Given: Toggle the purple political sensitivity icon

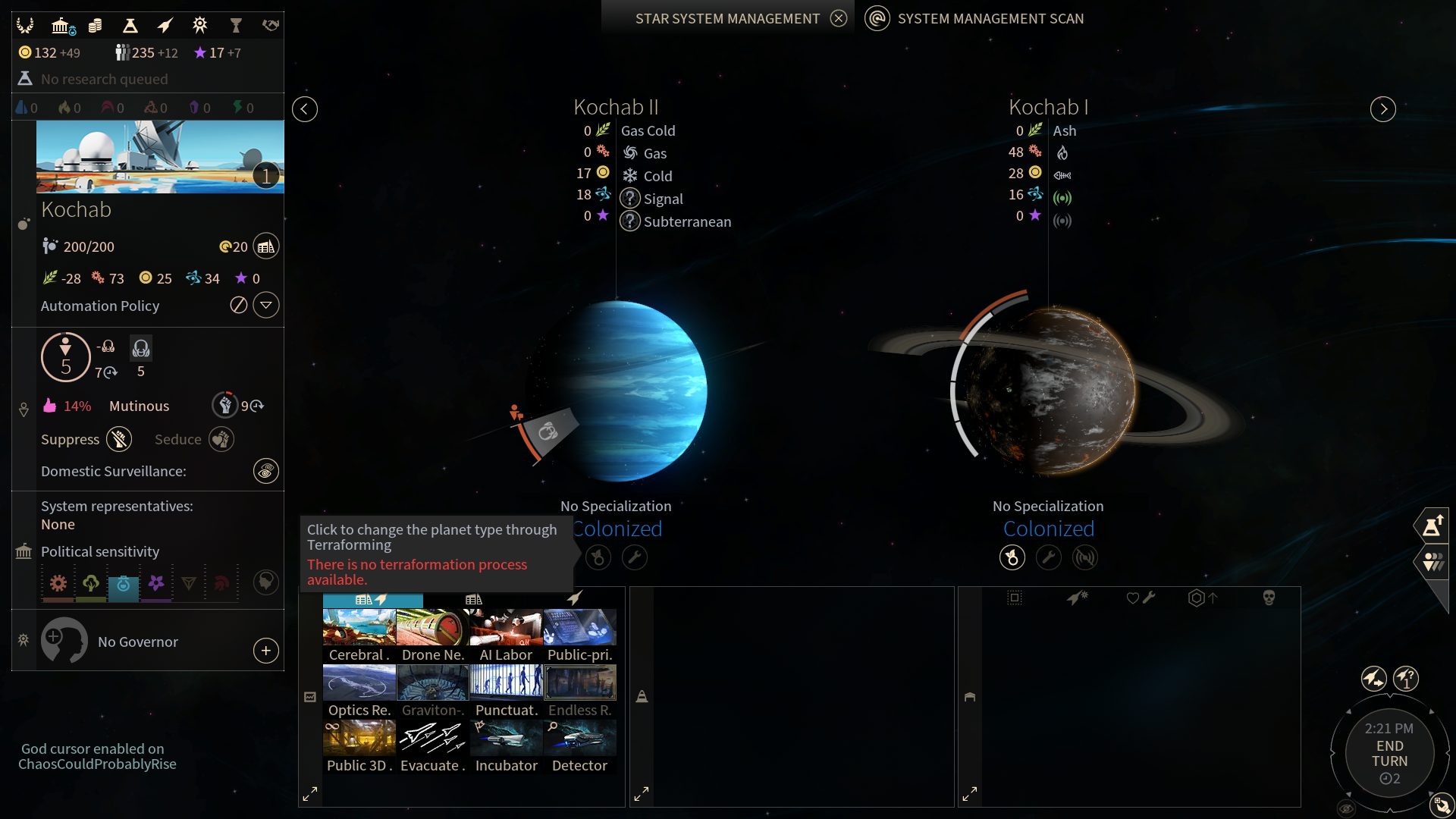Looking at the screenshot, I should [x=157, y=583].
